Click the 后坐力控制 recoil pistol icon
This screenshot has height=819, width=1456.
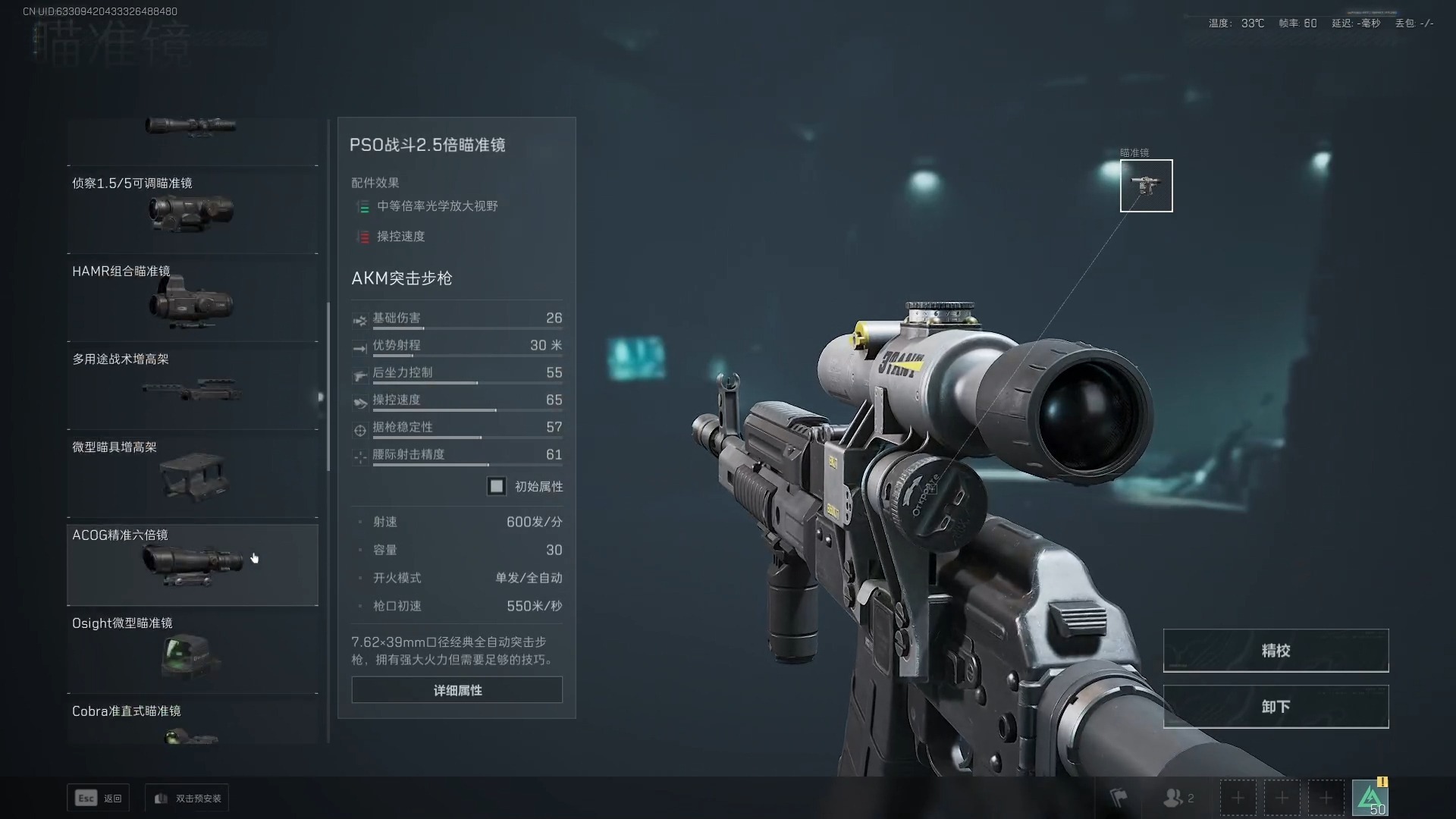(x=360, y=375)
